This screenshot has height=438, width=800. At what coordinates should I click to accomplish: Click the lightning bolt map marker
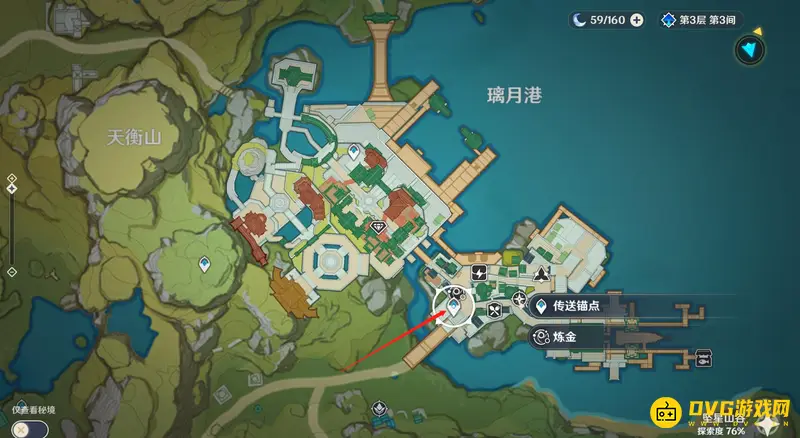point(478,272)
